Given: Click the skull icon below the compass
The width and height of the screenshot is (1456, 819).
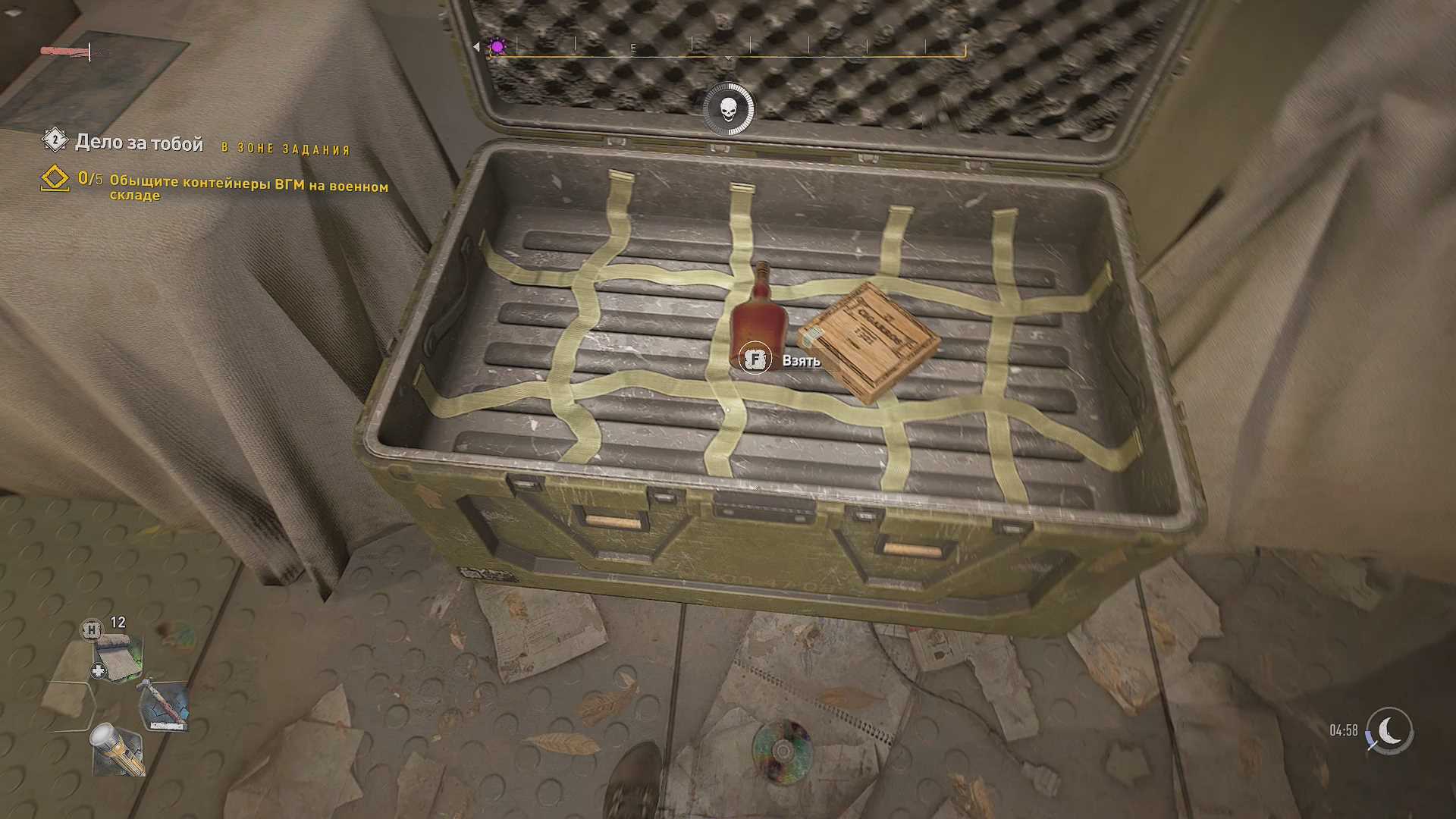Looking at the screenshot, I should [x=728, y=110].
